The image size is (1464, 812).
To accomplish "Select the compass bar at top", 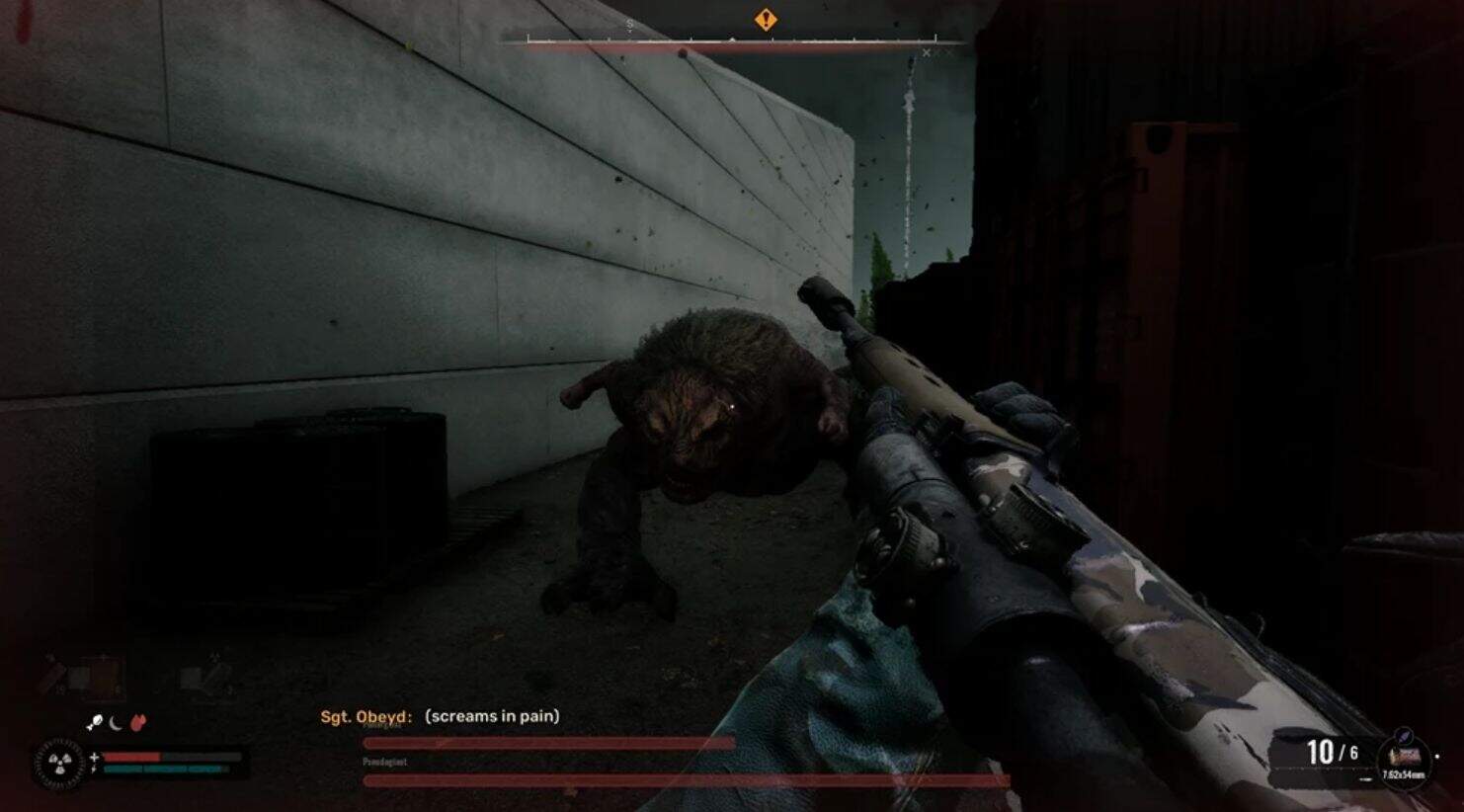I will coord(731,41).
